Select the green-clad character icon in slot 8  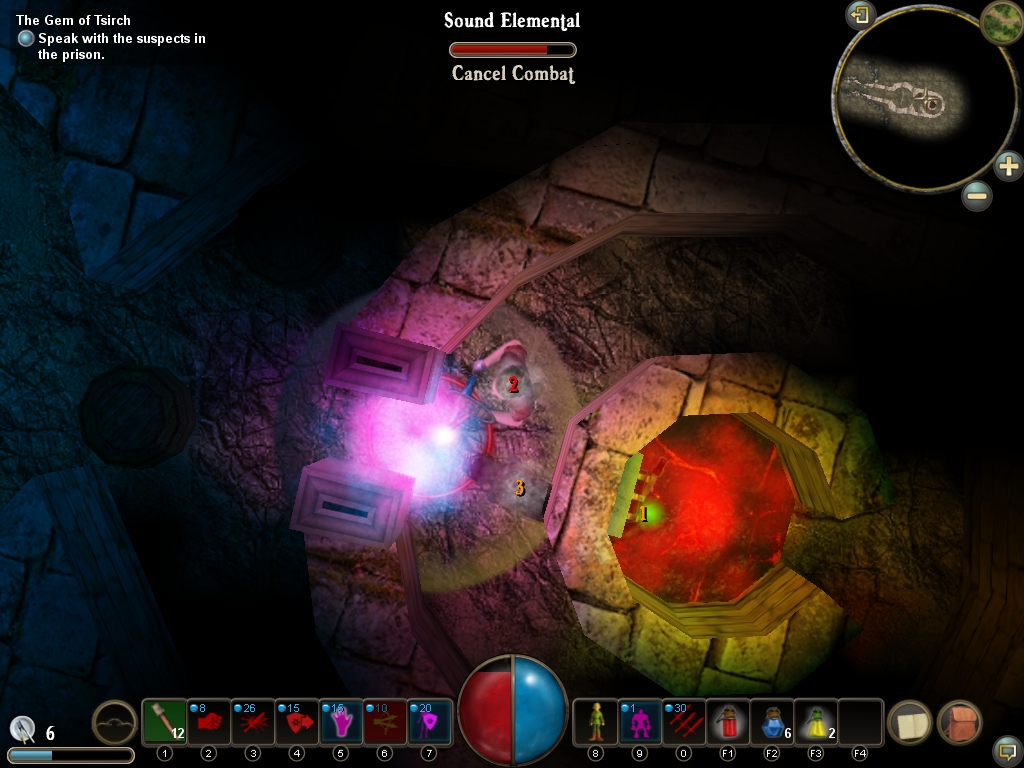pos(596,722)
